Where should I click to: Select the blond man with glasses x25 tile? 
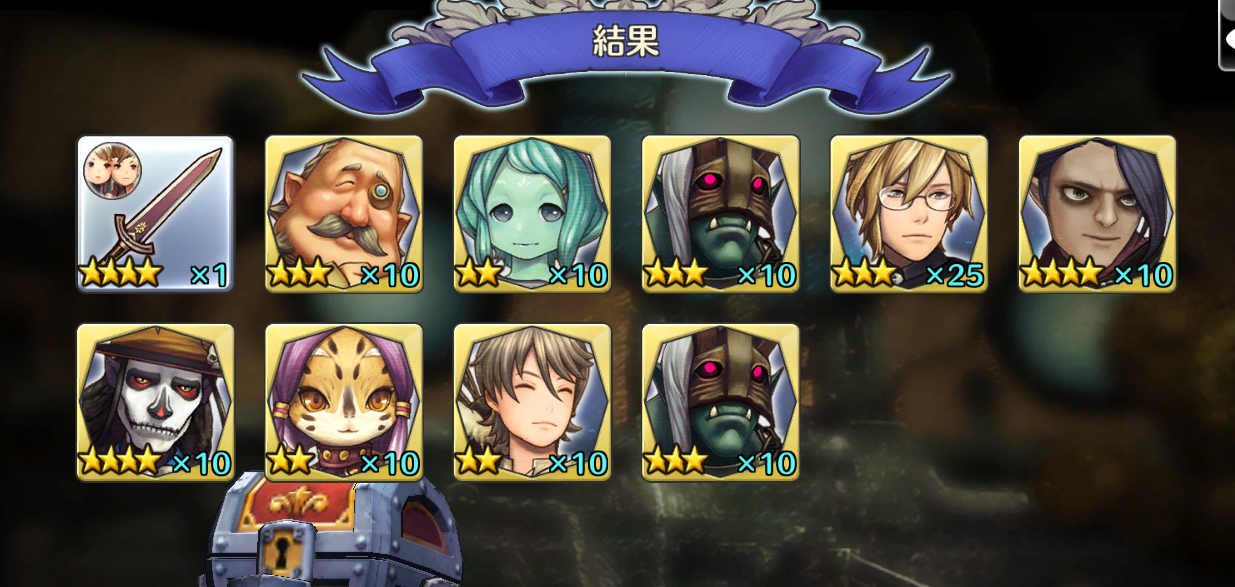(909, 213)
